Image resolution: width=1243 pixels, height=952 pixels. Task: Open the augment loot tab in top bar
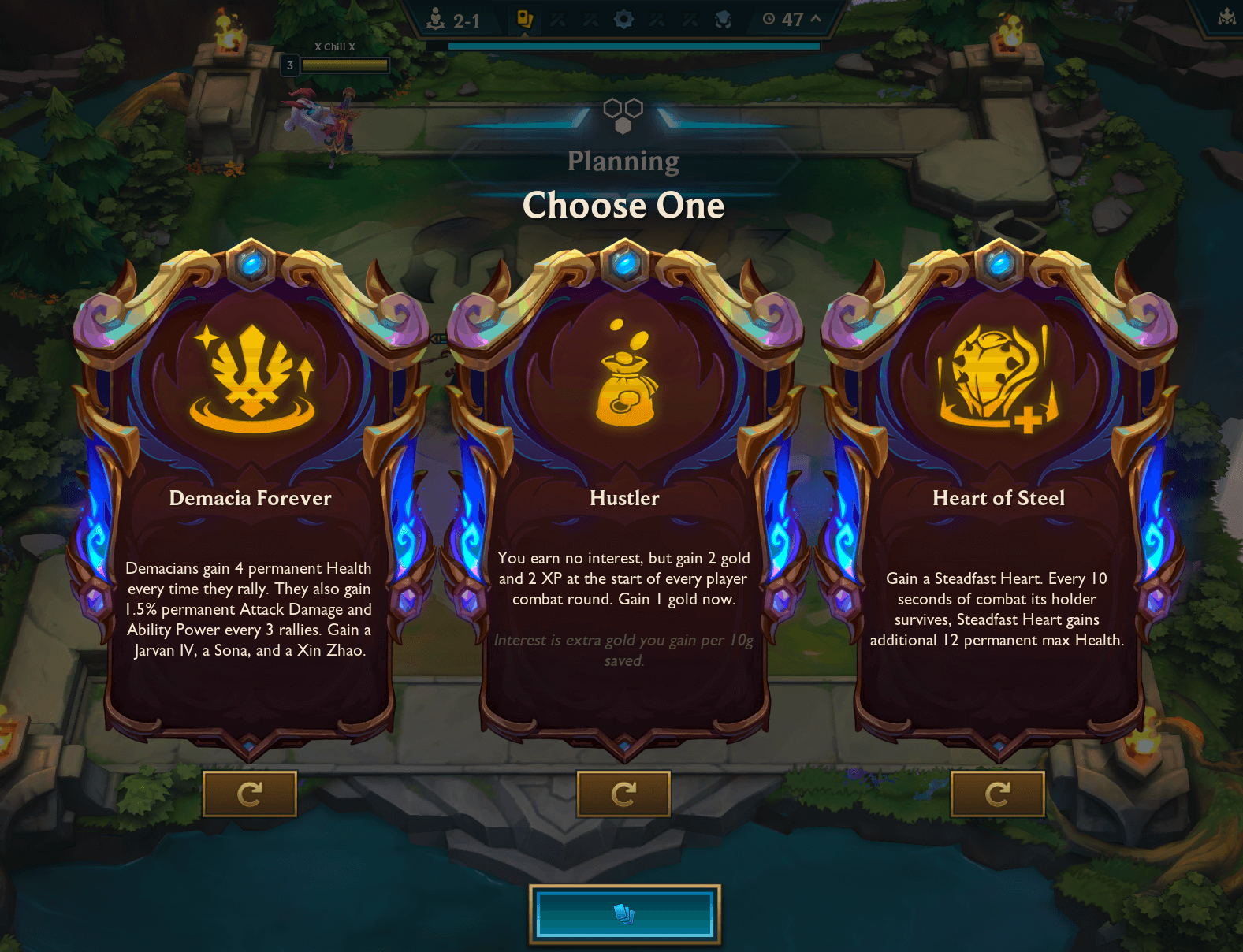[527, 20]
